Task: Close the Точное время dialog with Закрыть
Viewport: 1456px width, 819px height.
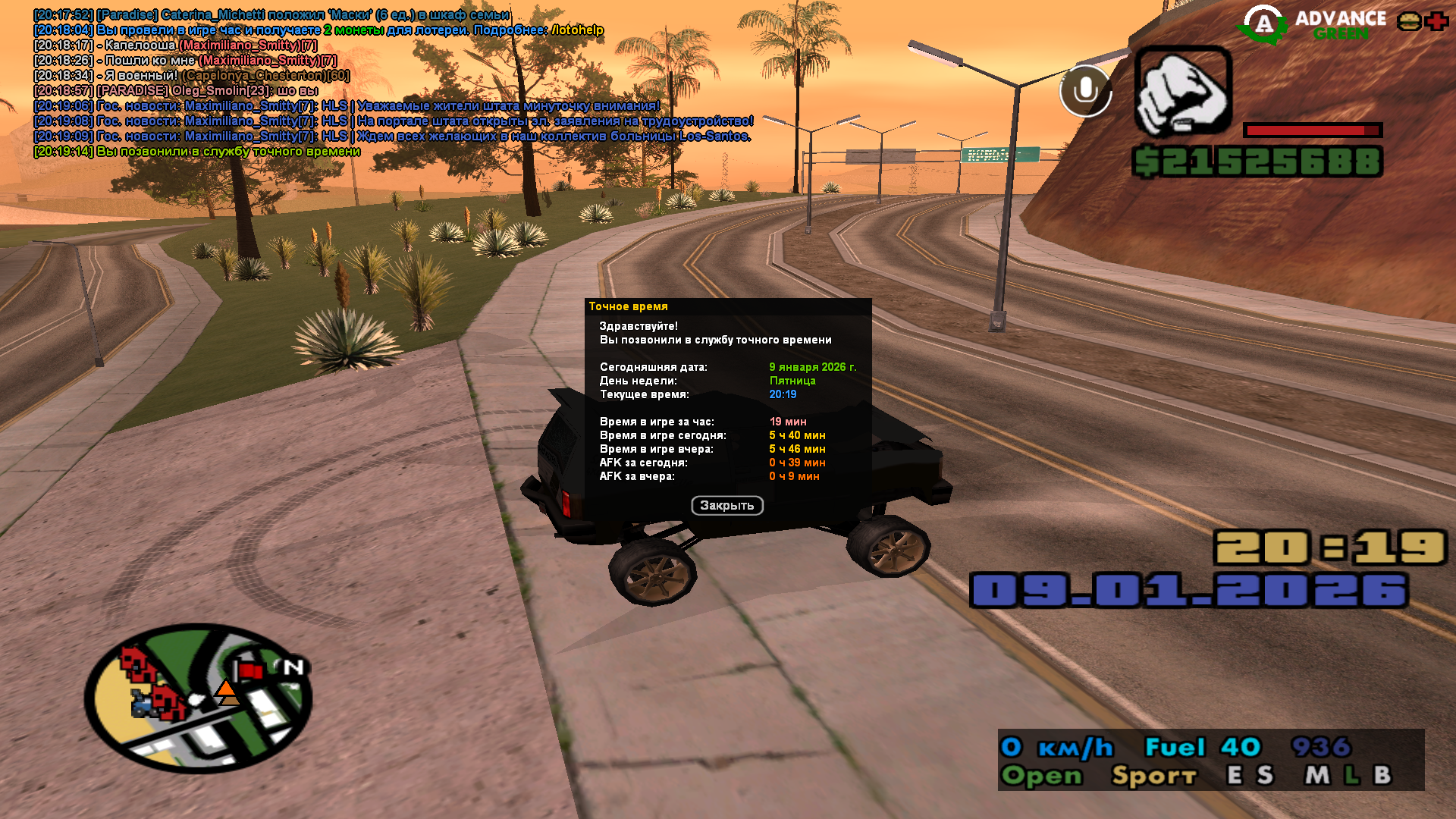Action: coord(726,506)
